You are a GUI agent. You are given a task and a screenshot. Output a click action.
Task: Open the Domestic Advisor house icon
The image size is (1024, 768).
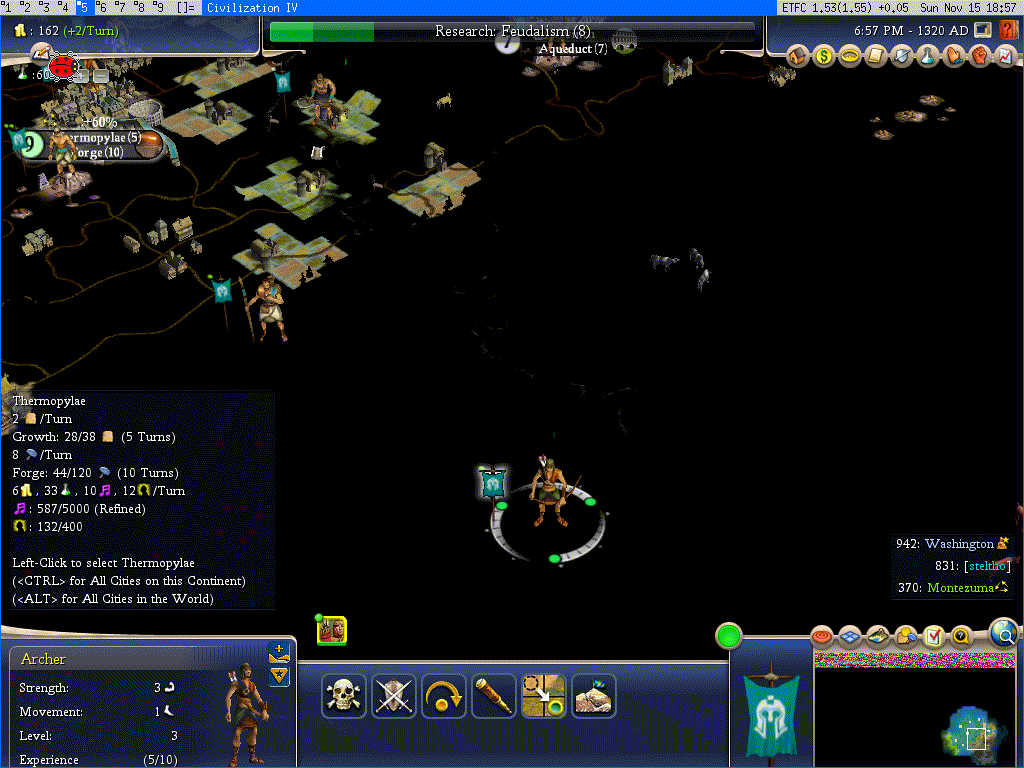coord(798,56)
